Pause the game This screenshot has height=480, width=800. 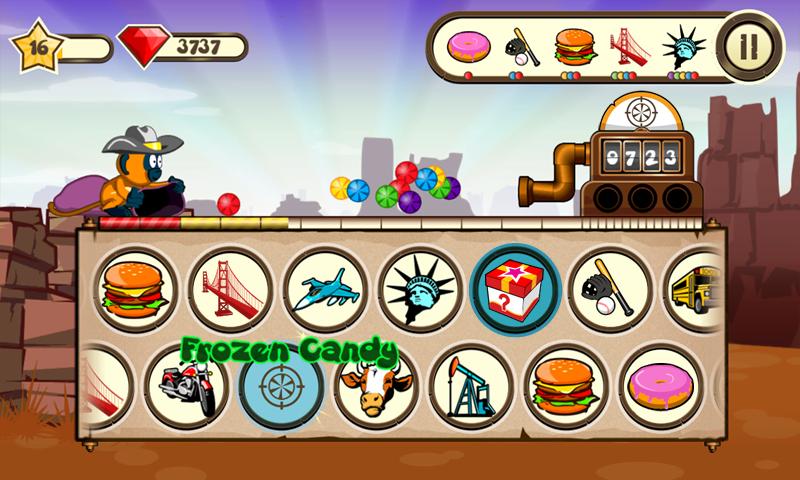(745, 45)
